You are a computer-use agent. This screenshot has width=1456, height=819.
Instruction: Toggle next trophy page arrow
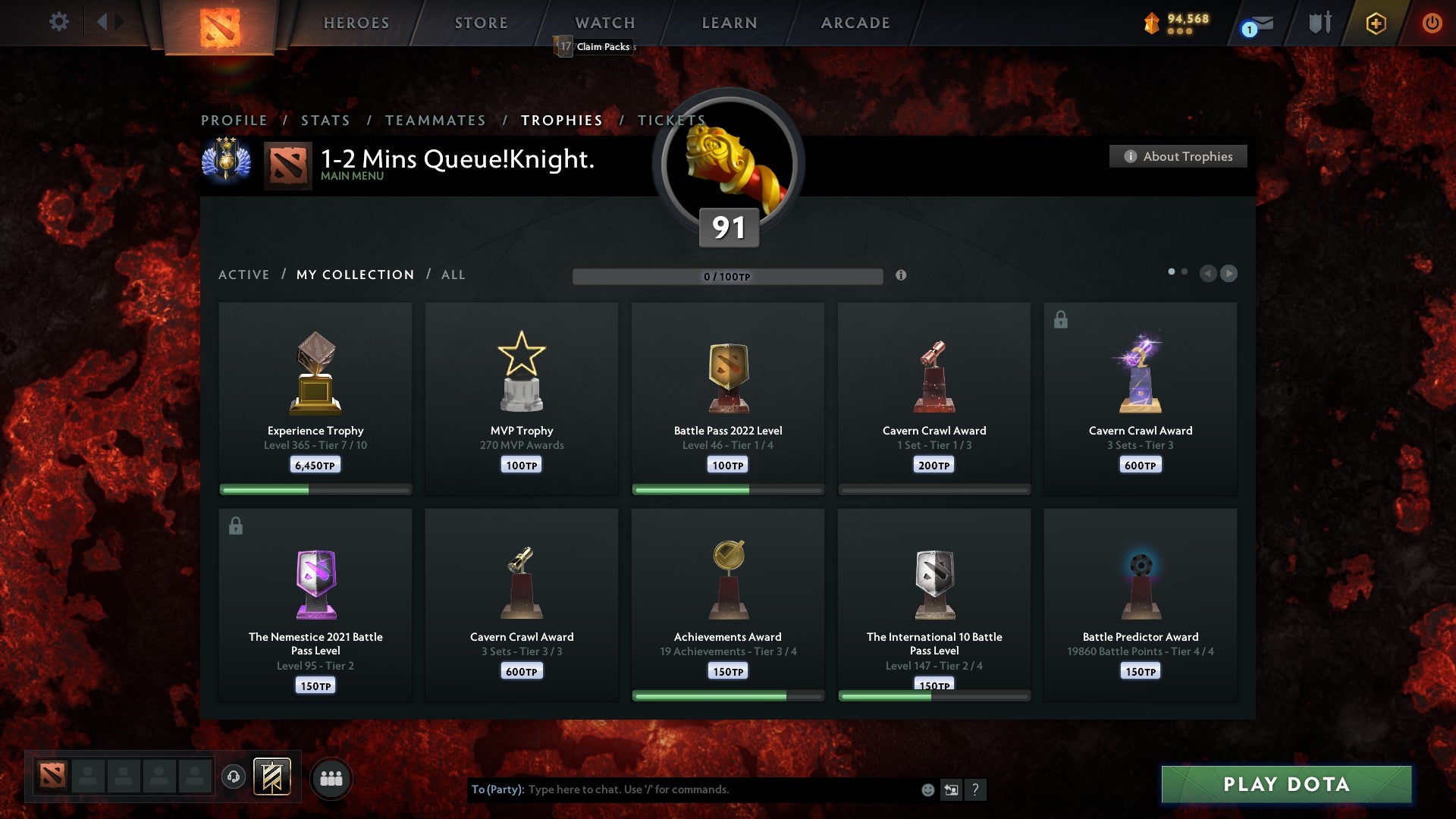(x=1228, y=274)
